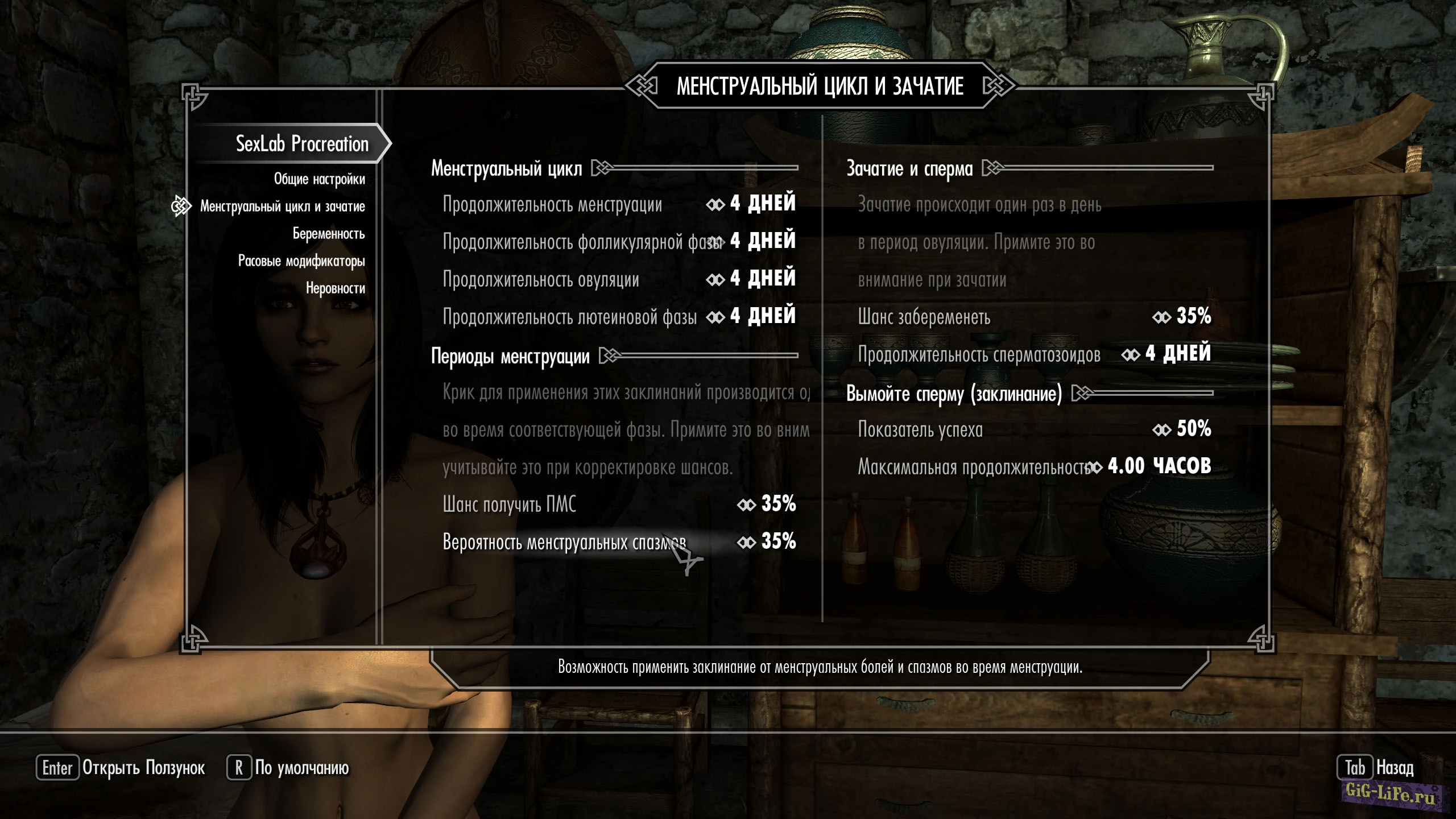Select the SexLab Procreation mod entry
1456x819 pixels.
pyautogui.click(x=302, y=144)
